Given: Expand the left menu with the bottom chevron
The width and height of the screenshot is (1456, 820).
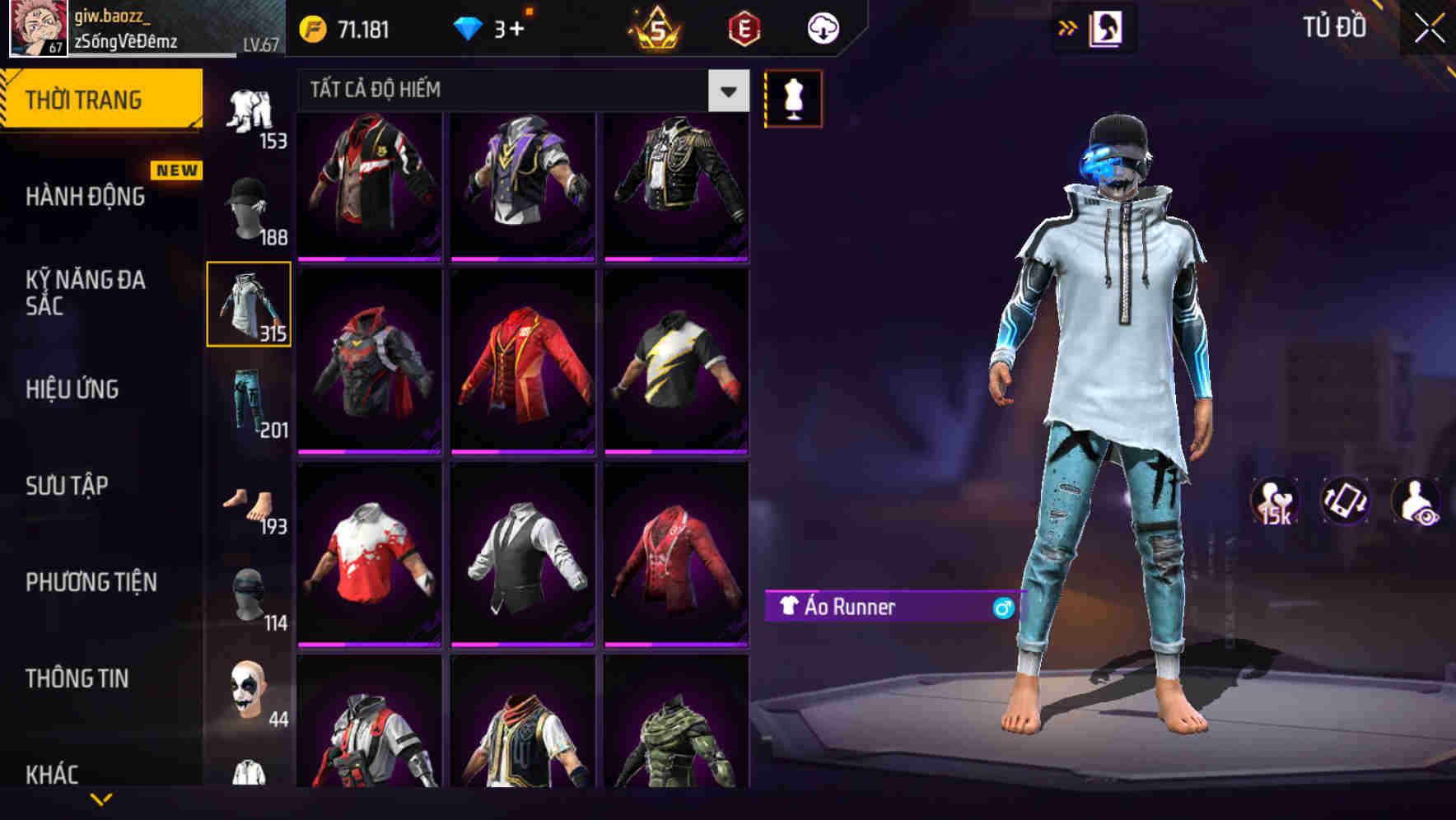Looking at the screenshot, I should coord(102,797).
